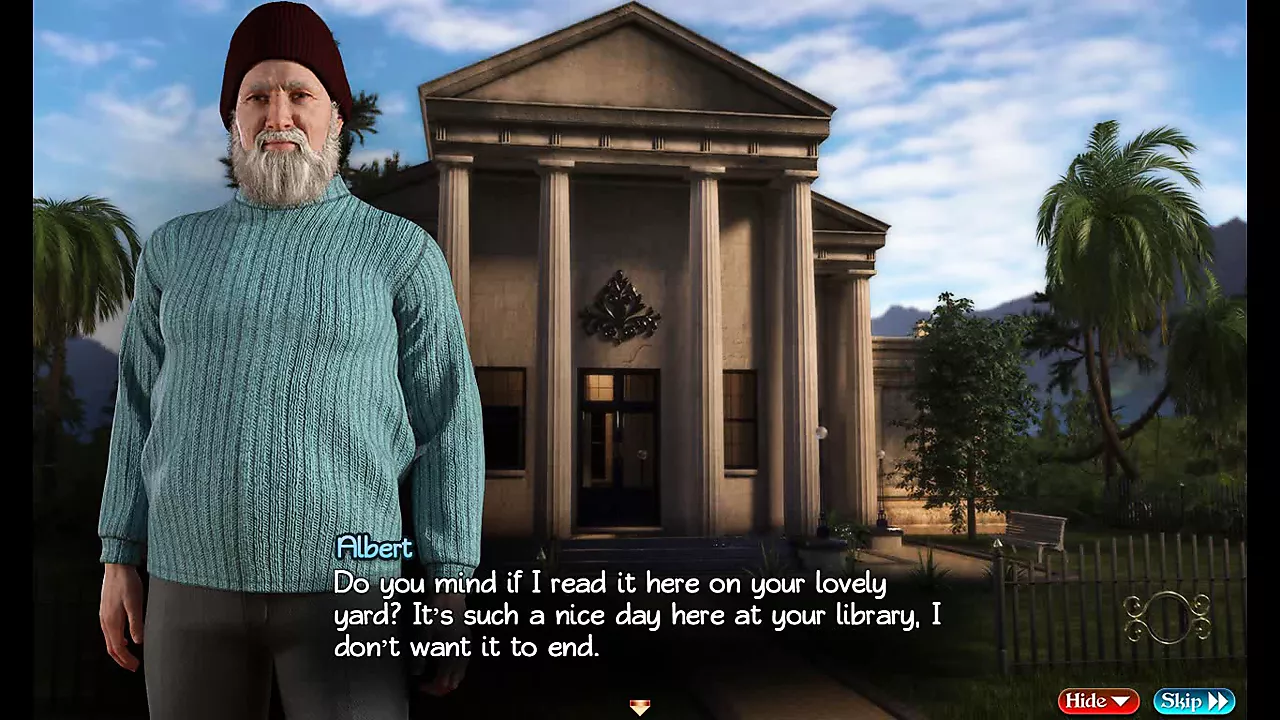
Task: Advance dialogue using the red down arrow
Action: (640, 707)
